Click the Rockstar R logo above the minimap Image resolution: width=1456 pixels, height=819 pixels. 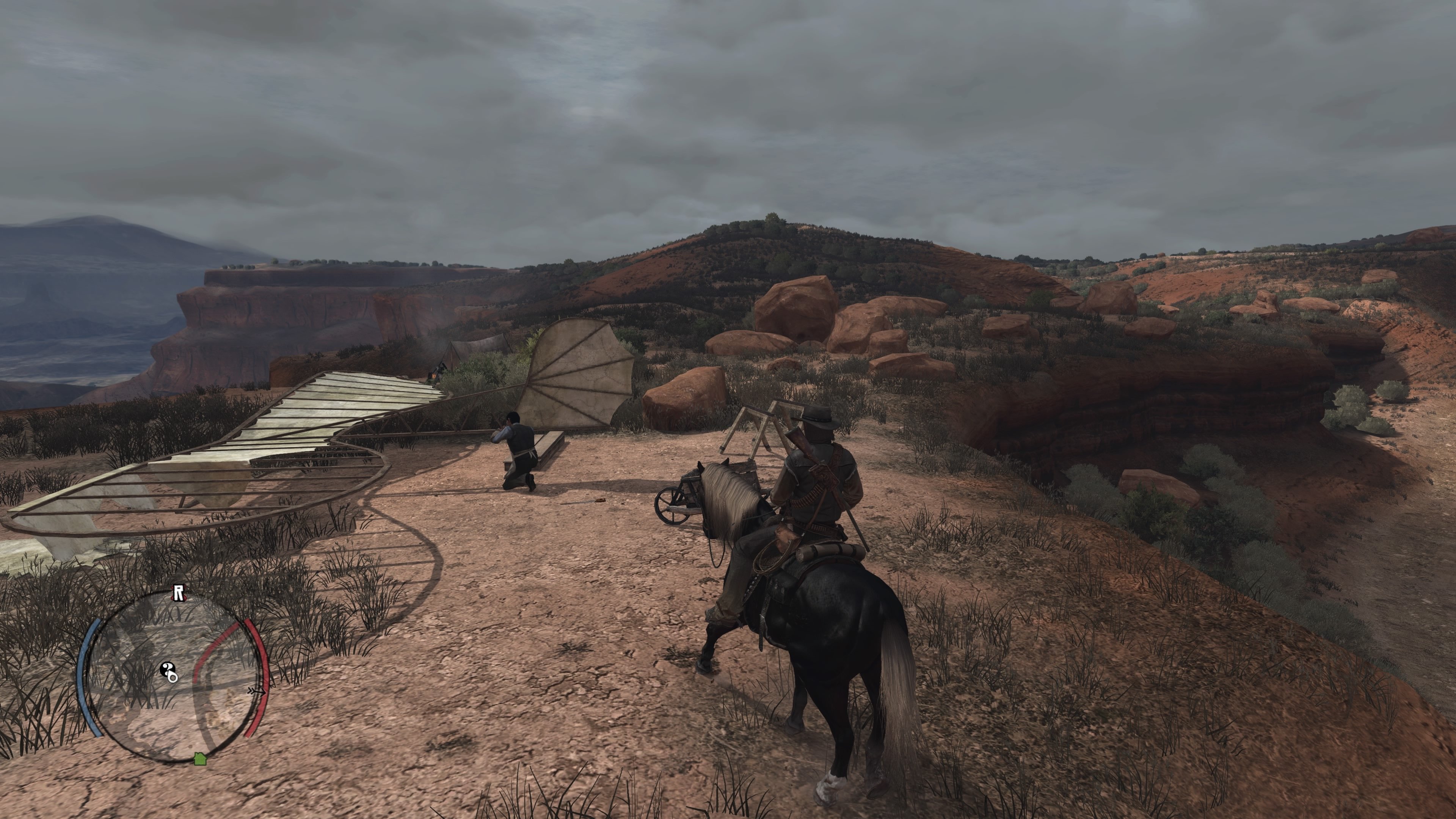(179, 593)
